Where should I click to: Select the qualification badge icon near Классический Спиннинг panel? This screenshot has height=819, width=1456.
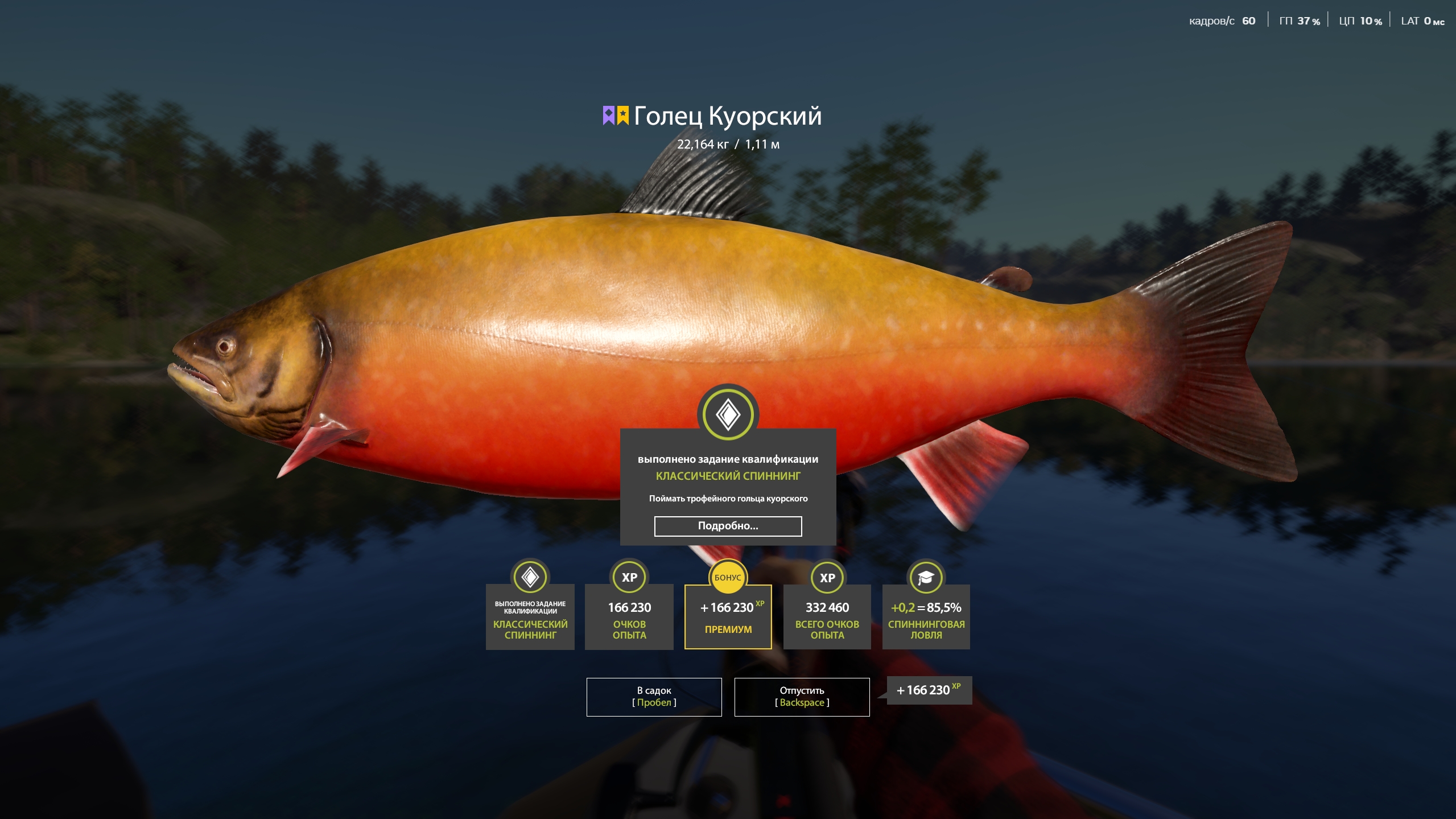click(529, 577)
